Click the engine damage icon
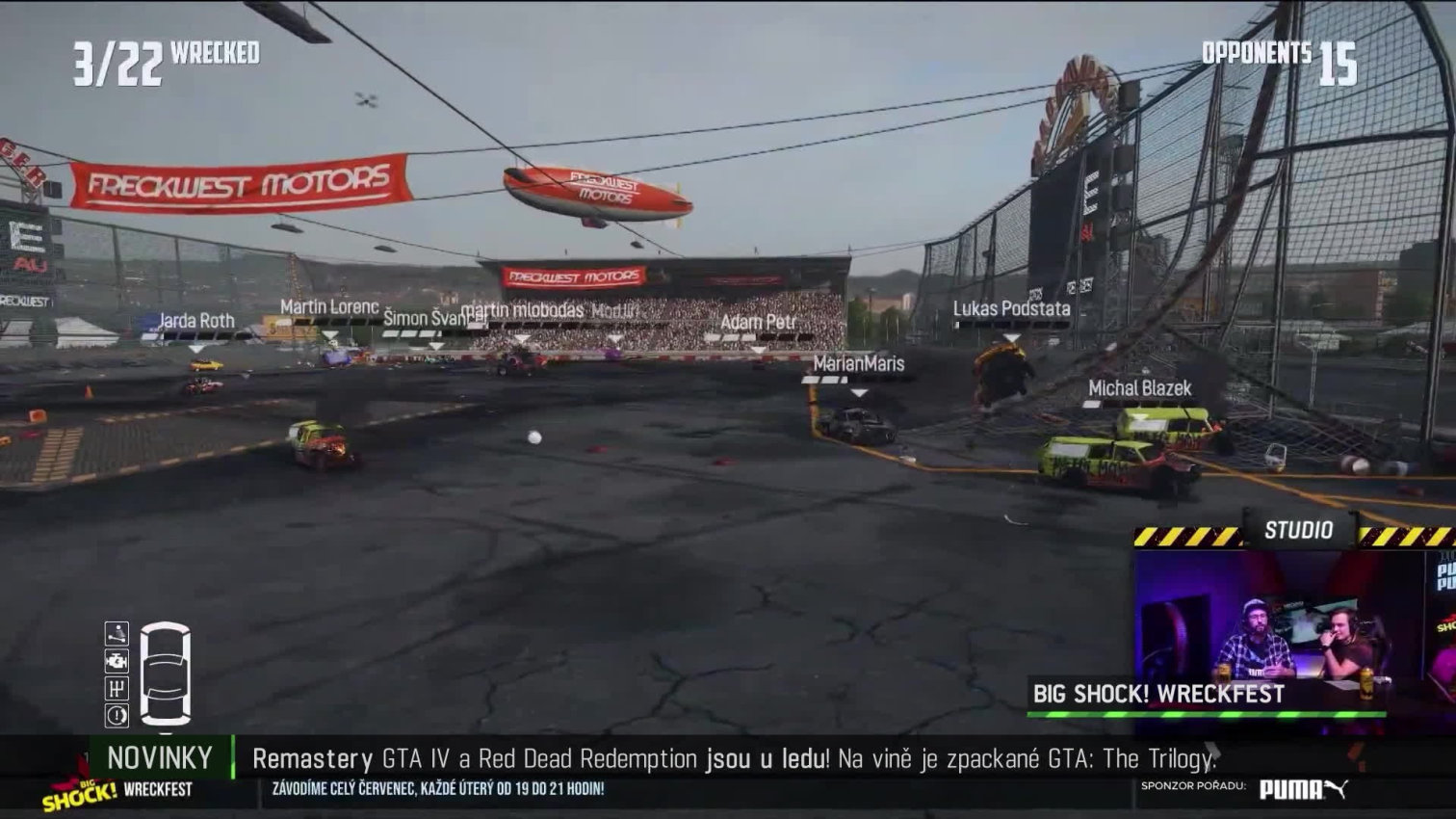The width and height of the screenshot is (1456, 819). pyautogui.click(x=117, y=661)
